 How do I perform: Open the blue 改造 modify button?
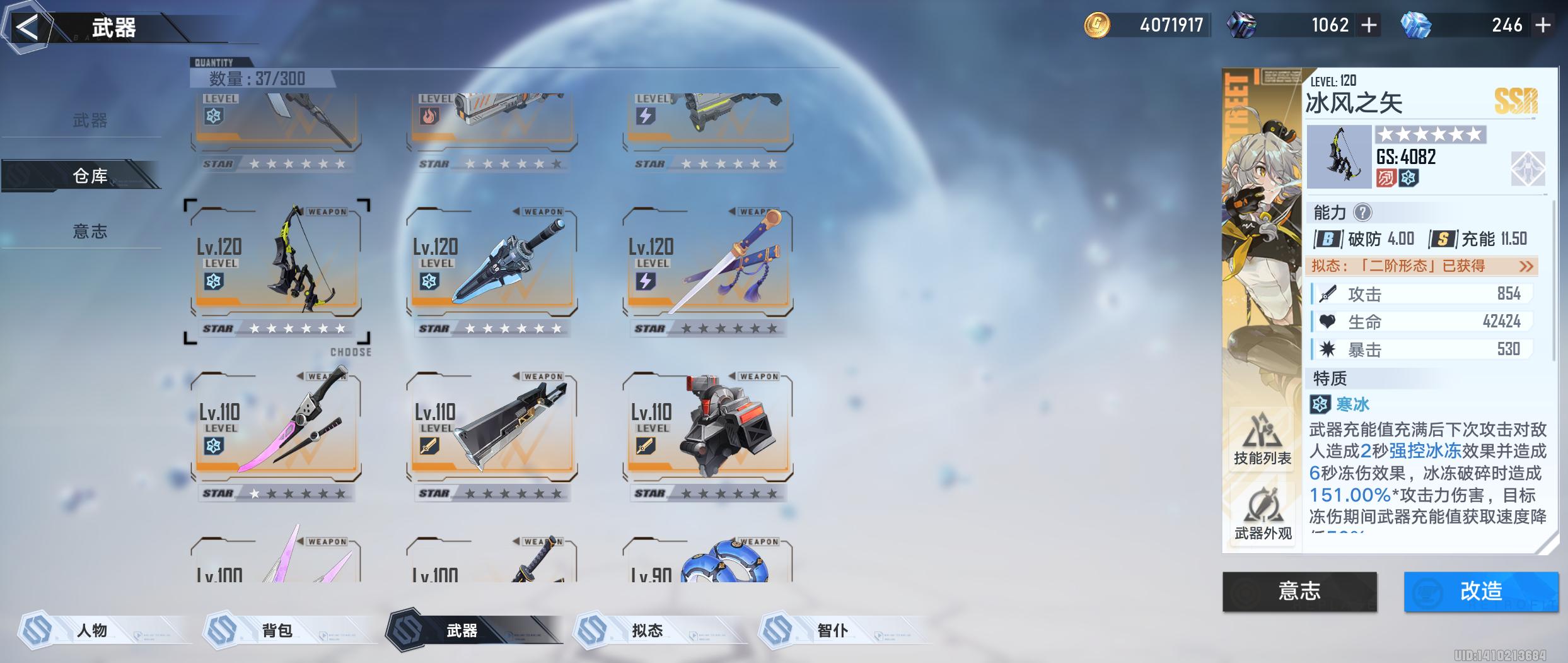coord(1480,591)
